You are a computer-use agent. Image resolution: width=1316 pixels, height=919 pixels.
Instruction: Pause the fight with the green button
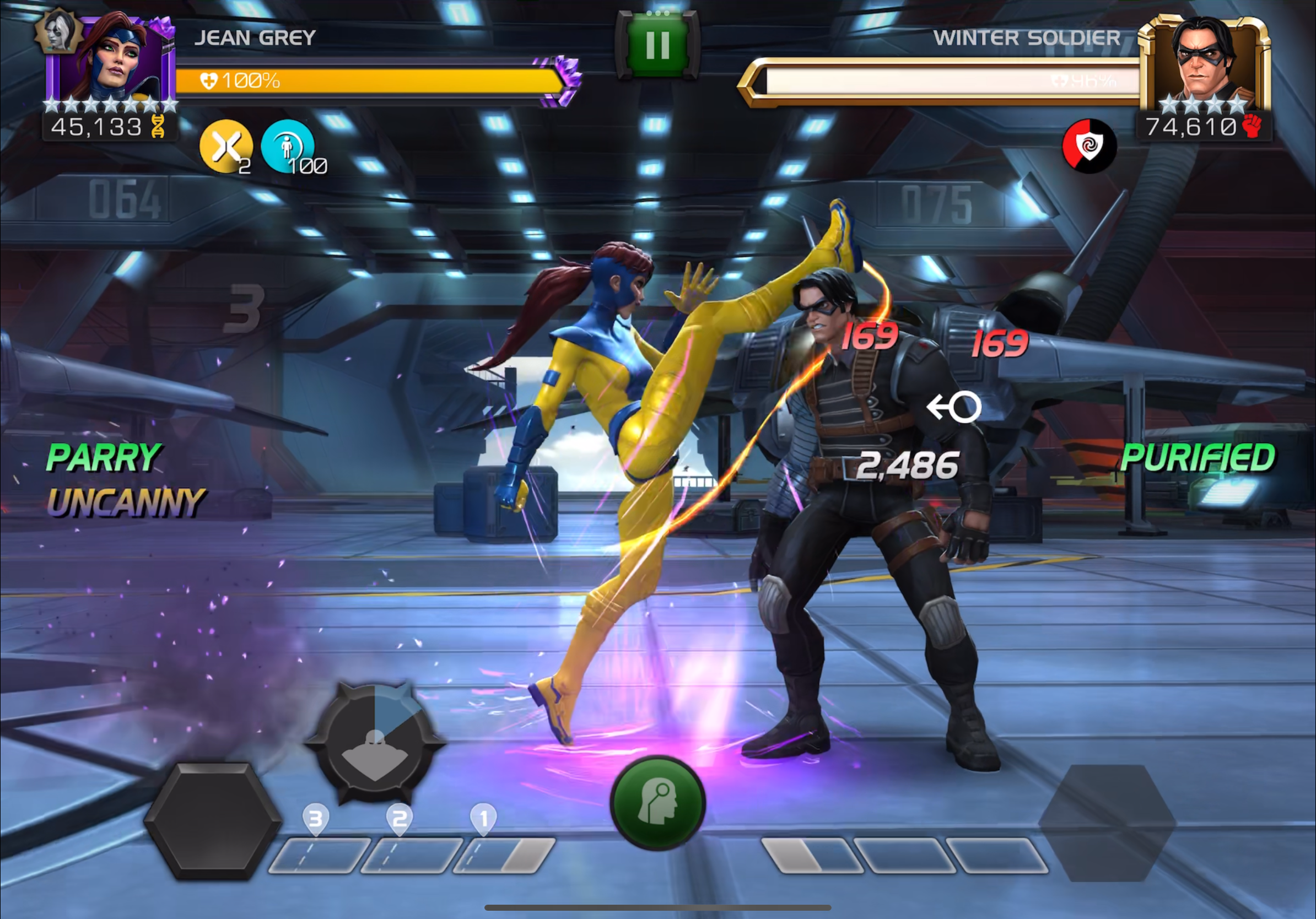pyautogui.click(x=657, y=45)
